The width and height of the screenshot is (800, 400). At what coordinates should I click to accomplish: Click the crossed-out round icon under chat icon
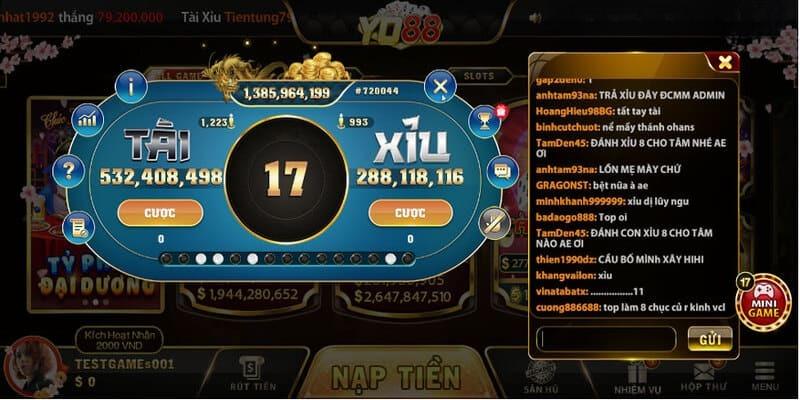click(x=493, y=222)
